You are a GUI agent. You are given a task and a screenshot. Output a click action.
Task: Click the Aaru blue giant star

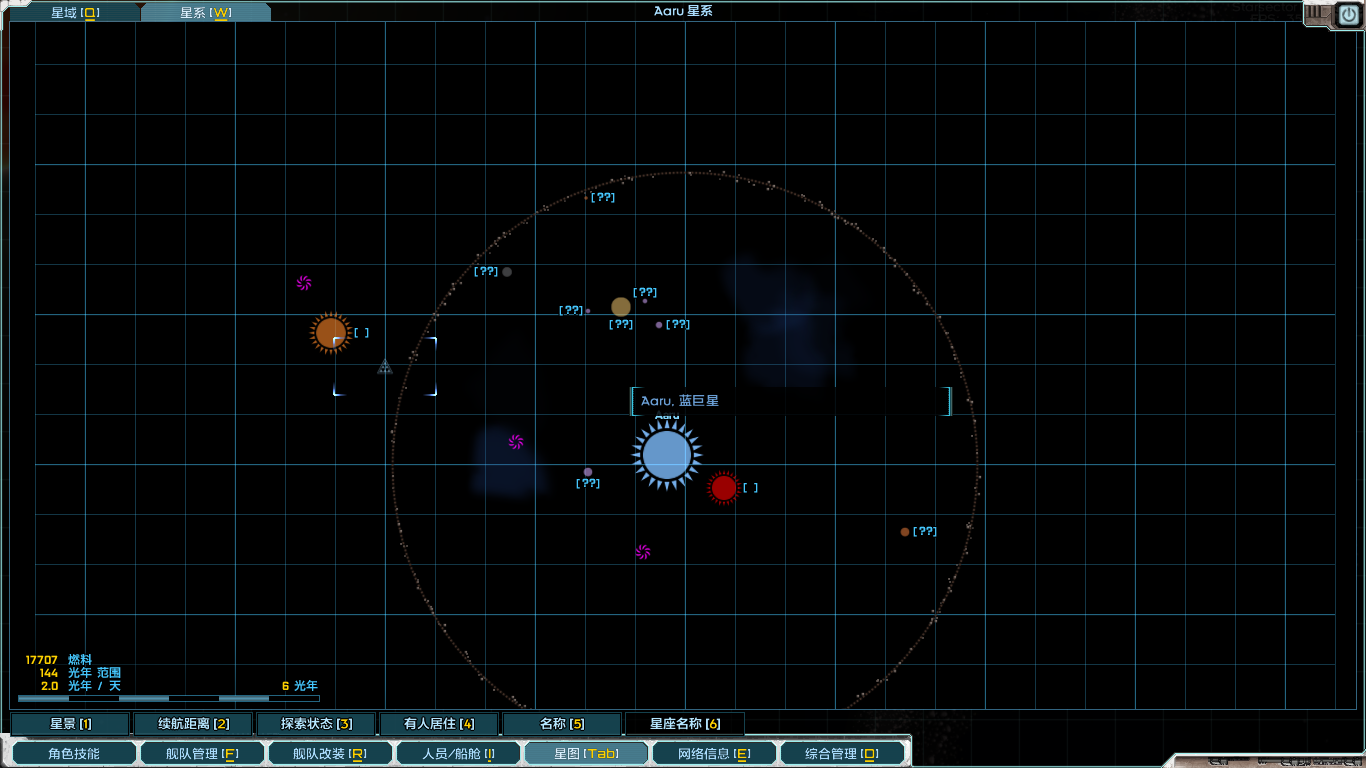(x=668, y=454)
